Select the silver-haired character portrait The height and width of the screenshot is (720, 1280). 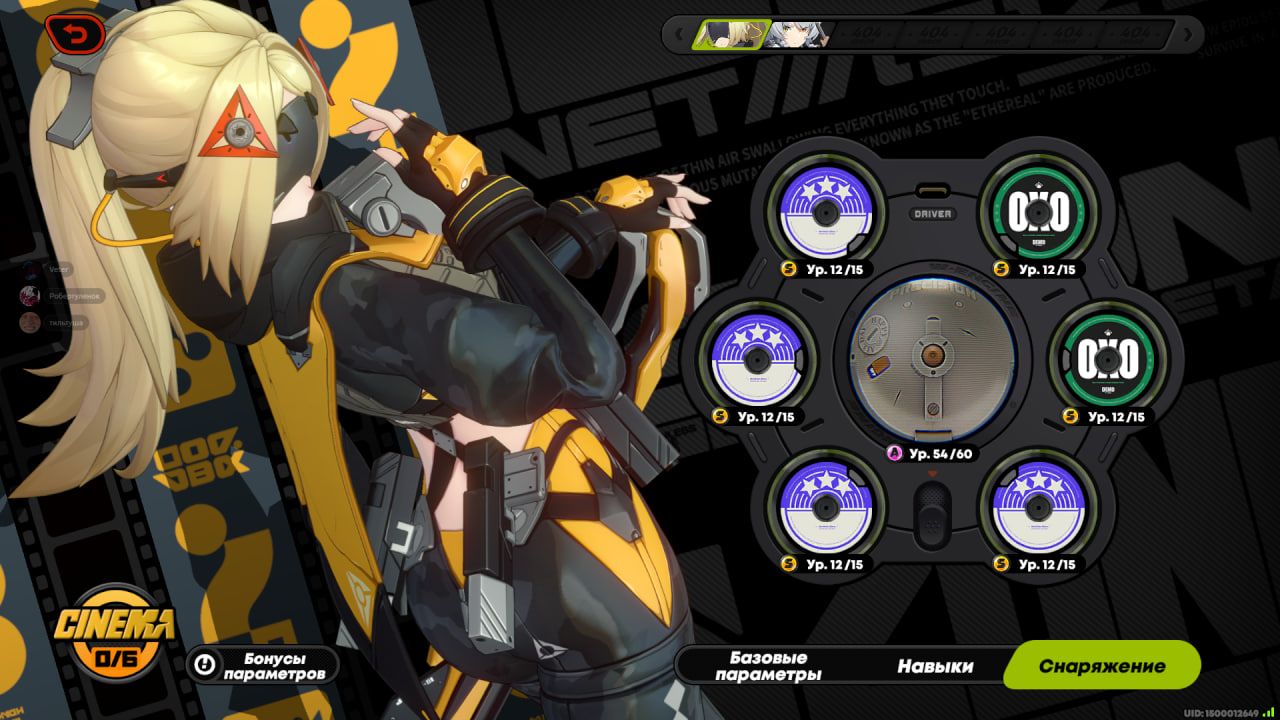797,35
